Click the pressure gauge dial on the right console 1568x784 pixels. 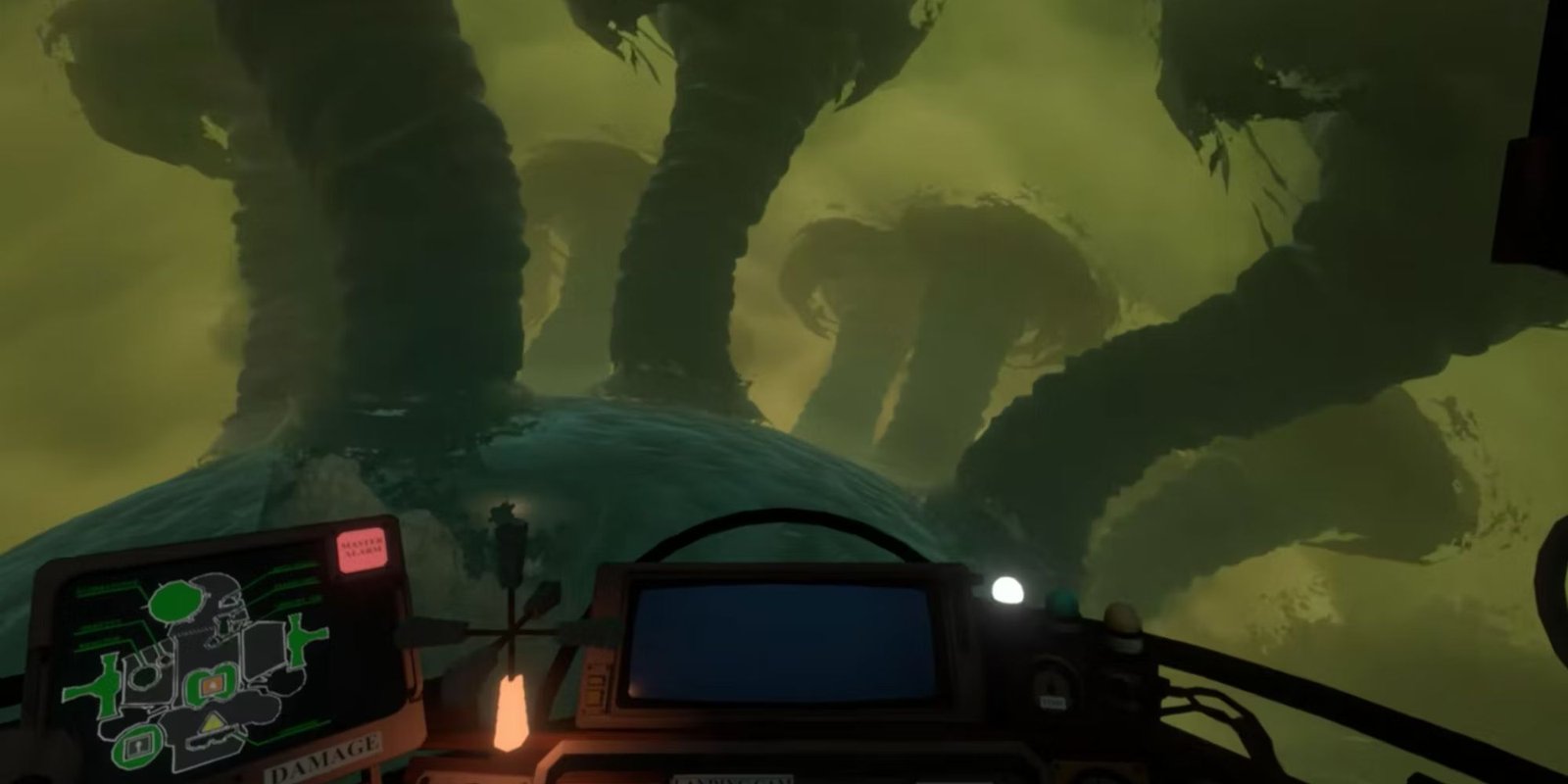(1051, 682)
